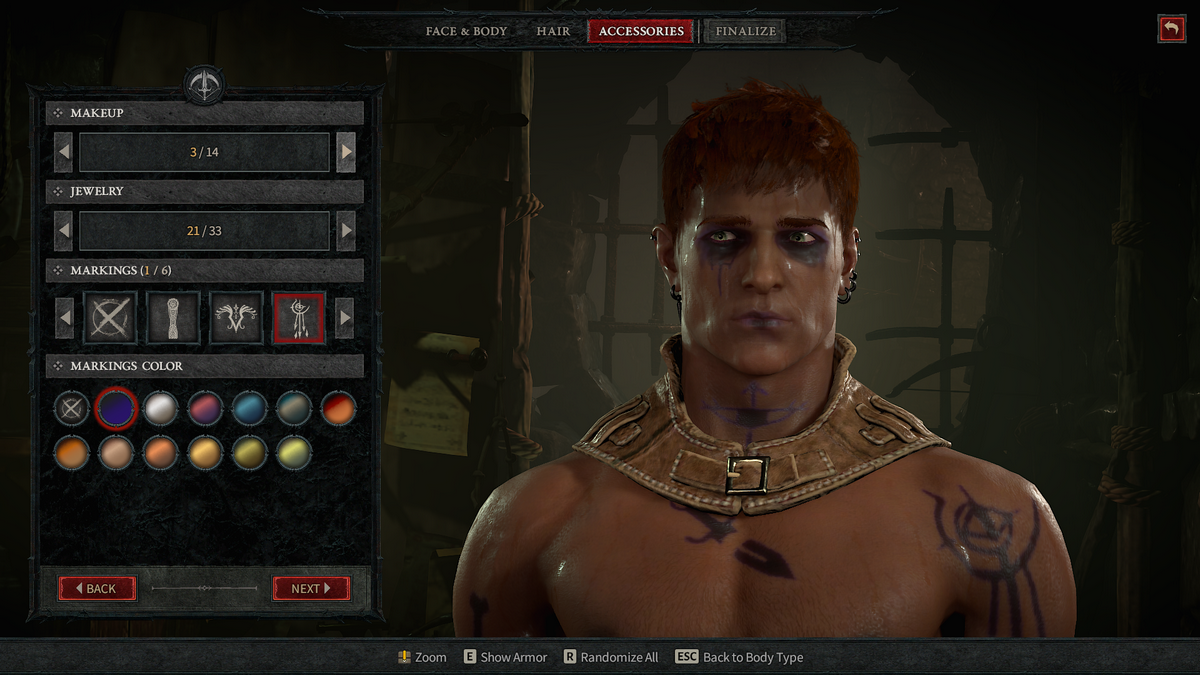This screenshot has height=675, width=1200.
Task: Select the previous makeup option
Action: 64,153
